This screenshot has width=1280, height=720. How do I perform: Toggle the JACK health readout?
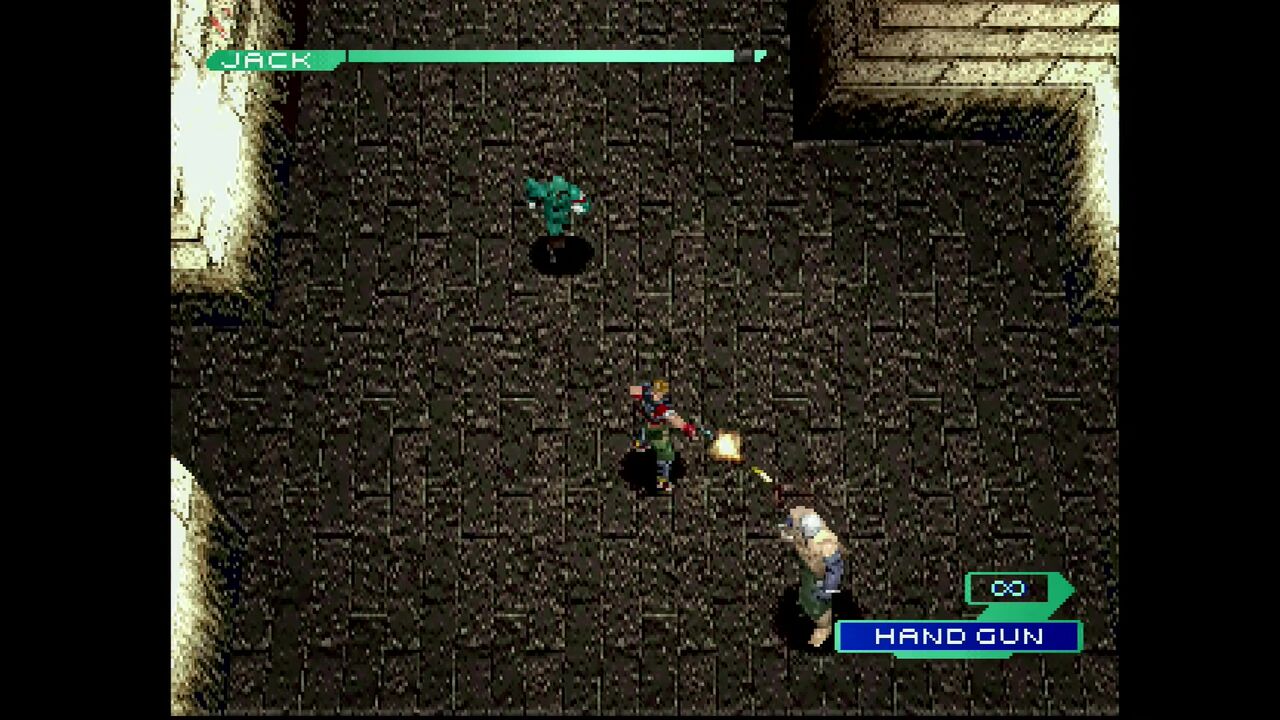click(270, 59)
